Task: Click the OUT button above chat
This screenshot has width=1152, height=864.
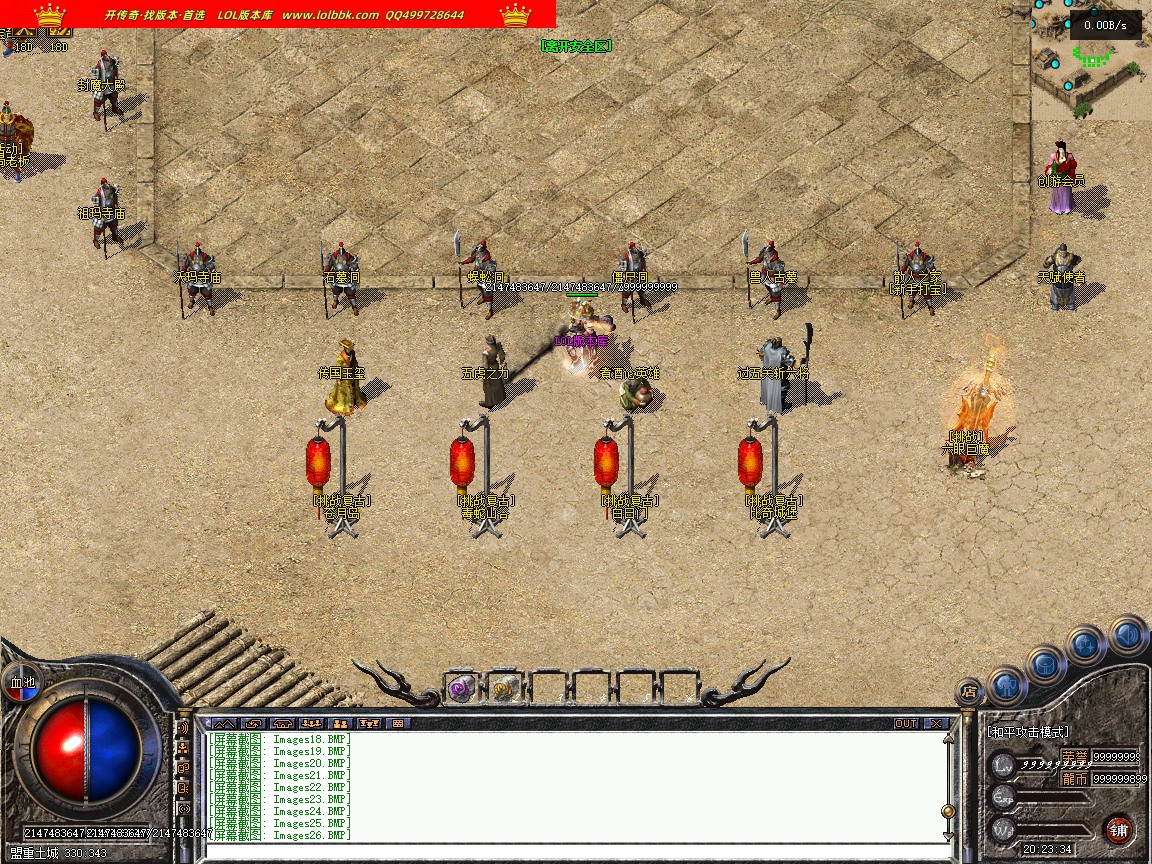Action: (x=906, y=723)
